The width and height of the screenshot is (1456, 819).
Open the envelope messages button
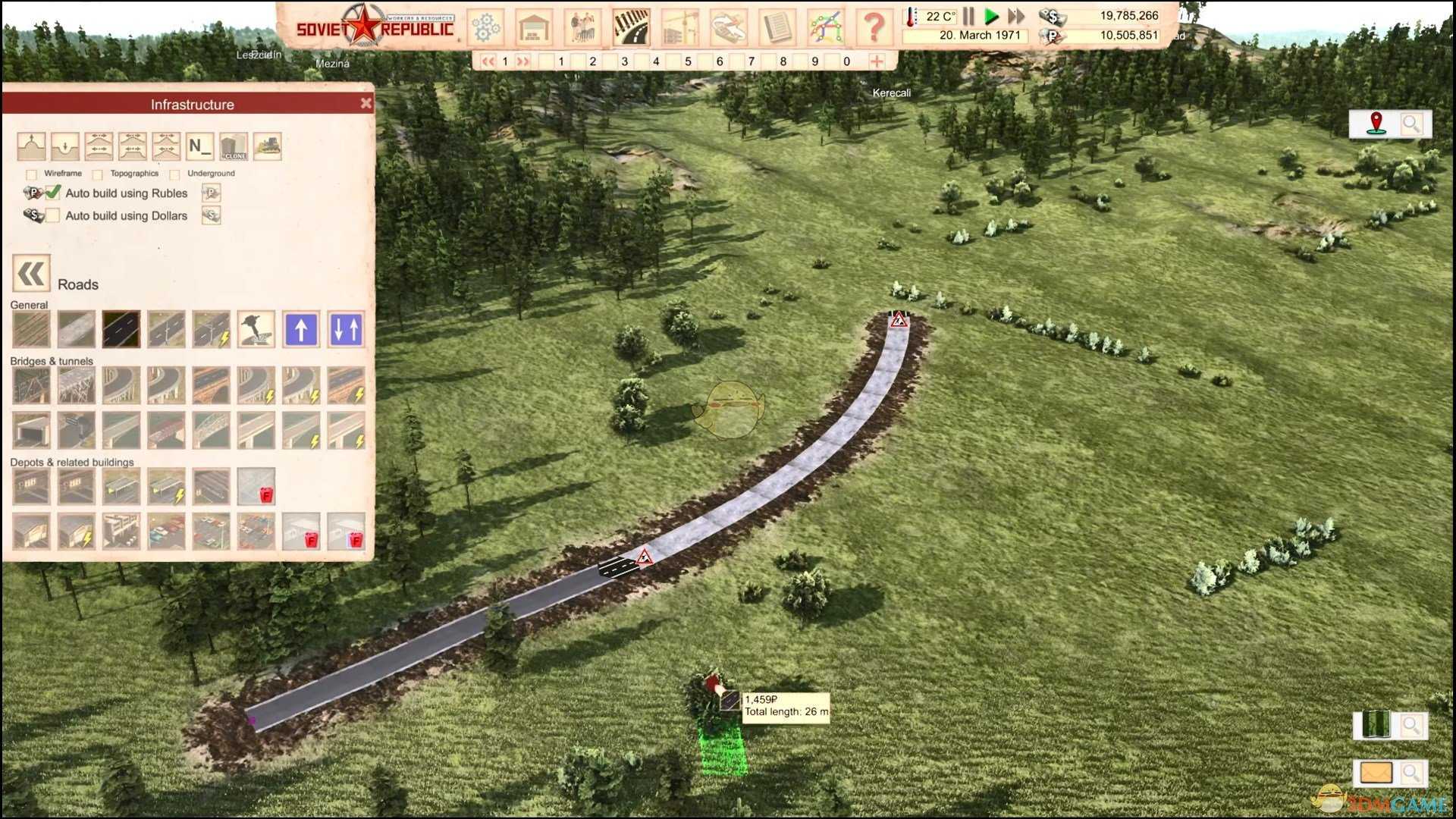(1376, 773)
